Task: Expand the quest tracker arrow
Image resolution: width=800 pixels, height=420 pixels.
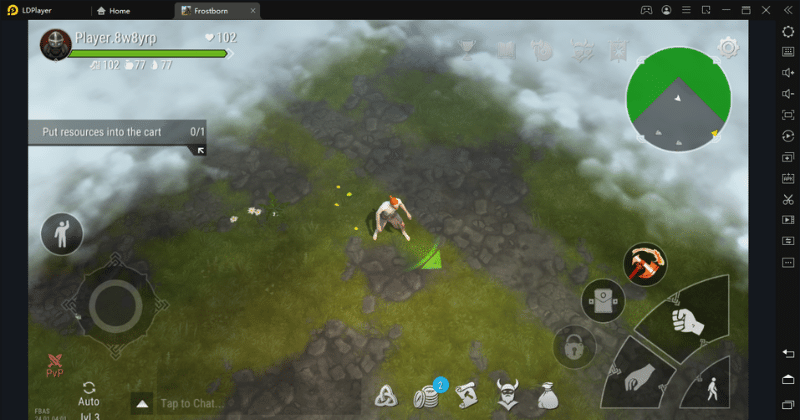Action: [x=200, y=150]
